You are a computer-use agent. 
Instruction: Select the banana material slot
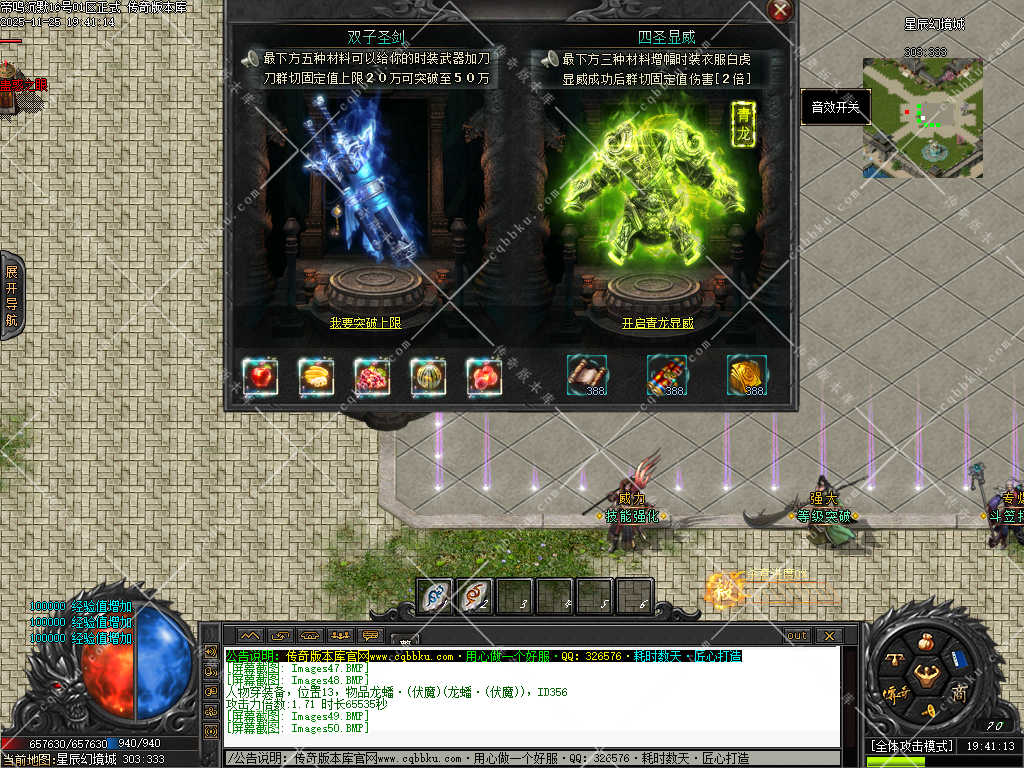(x=316, y=376)
